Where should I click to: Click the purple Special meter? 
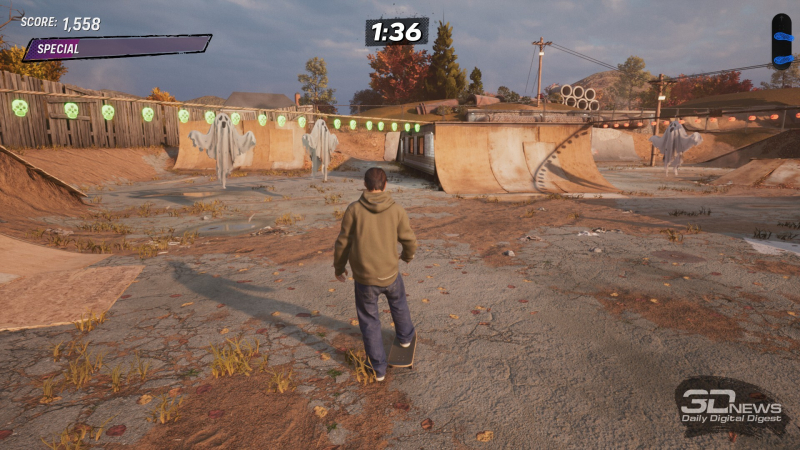(117, 47)
